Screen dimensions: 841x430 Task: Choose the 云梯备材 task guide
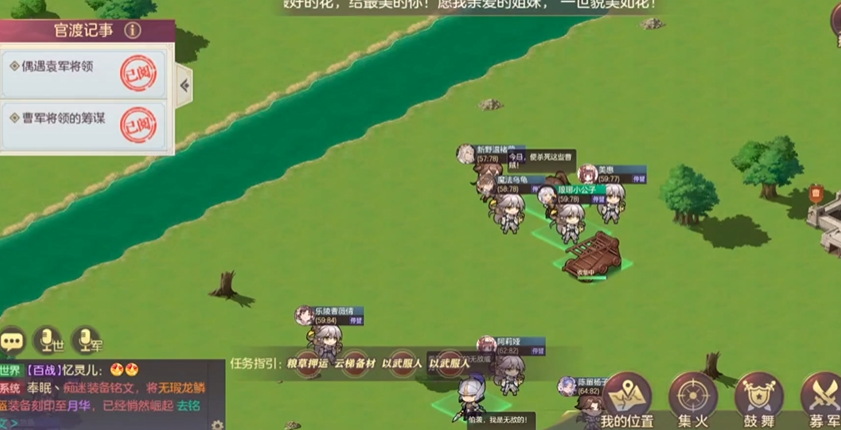[354, 364]
